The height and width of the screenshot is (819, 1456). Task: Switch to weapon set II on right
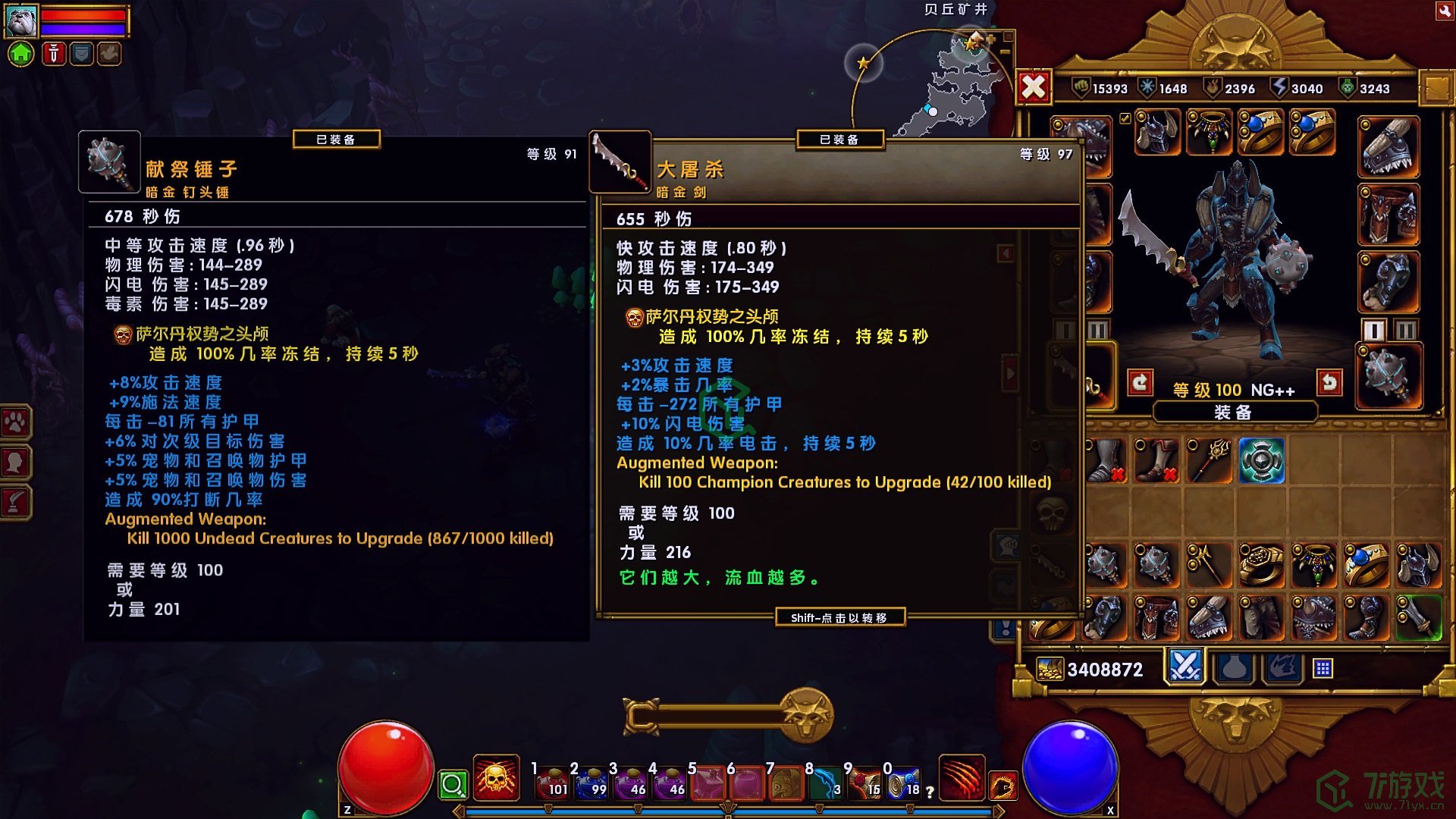[1405, 331]
